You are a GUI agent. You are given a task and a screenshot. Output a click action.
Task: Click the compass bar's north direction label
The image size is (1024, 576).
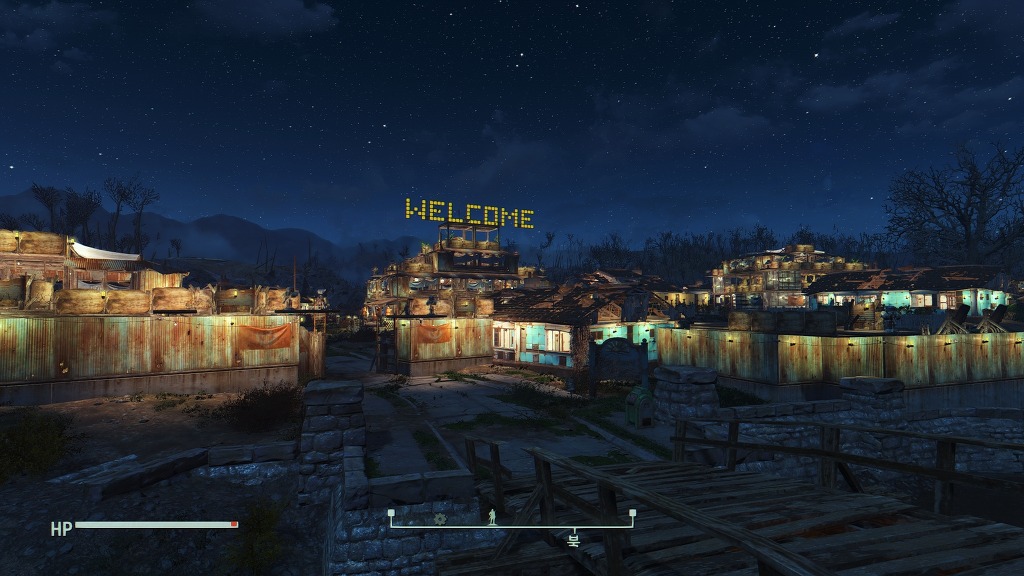coord(573,539)
